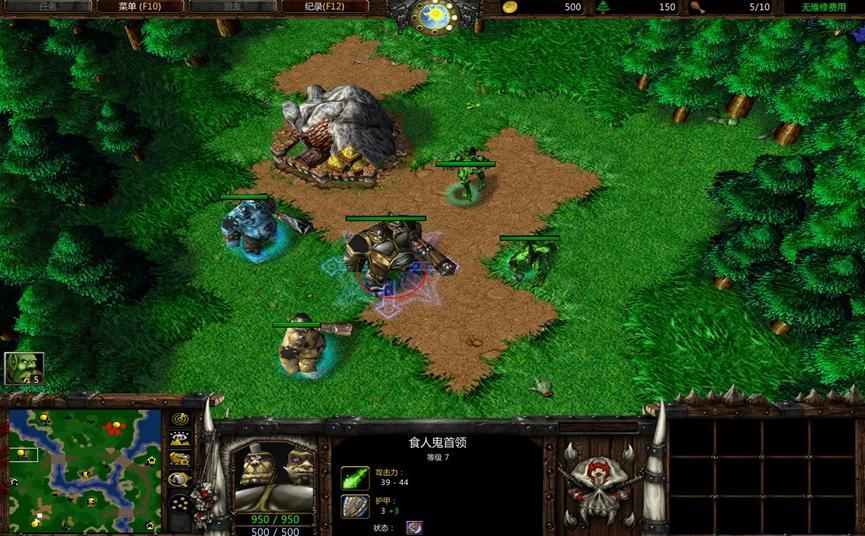Click the green attack damage icon
The height and width of the screenshot is (536, 865).
[355, 477]
